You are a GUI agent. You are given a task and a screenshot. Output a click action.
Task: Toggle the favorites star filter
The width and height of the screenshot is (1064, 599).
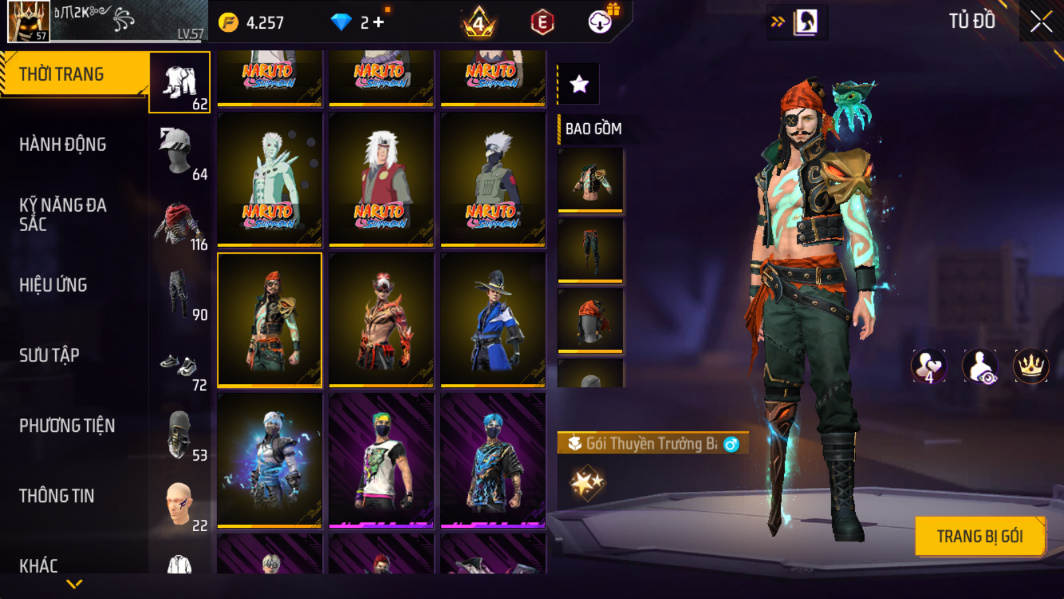click(x=579, y=85)
